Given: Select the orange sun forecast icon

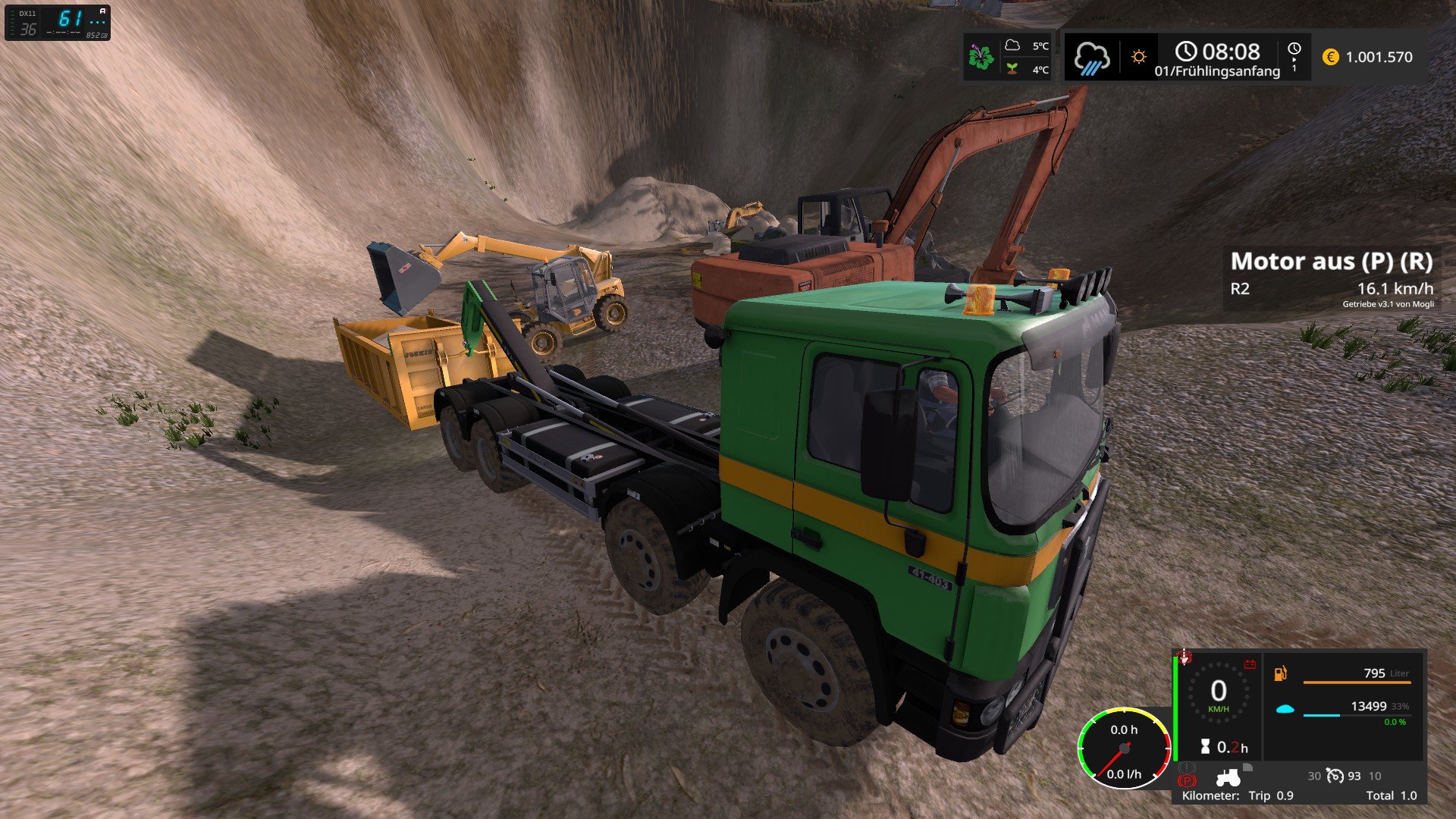Looking at the screenshot, I should (1138, 57).
